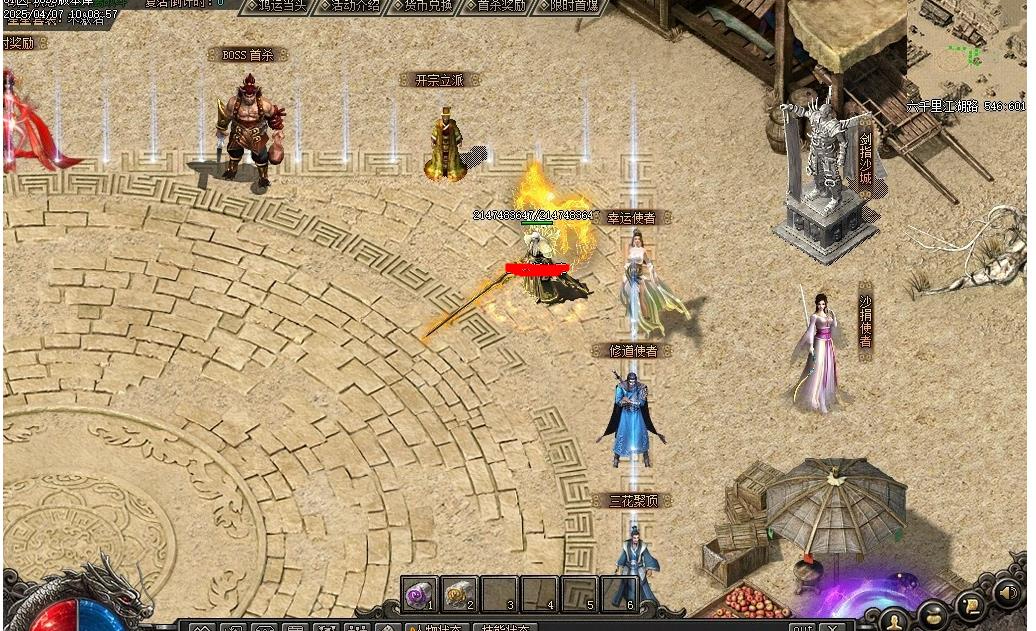1036x631 pixels.
Task: Open the scroll icon round button
Action: tap(970, 604)
